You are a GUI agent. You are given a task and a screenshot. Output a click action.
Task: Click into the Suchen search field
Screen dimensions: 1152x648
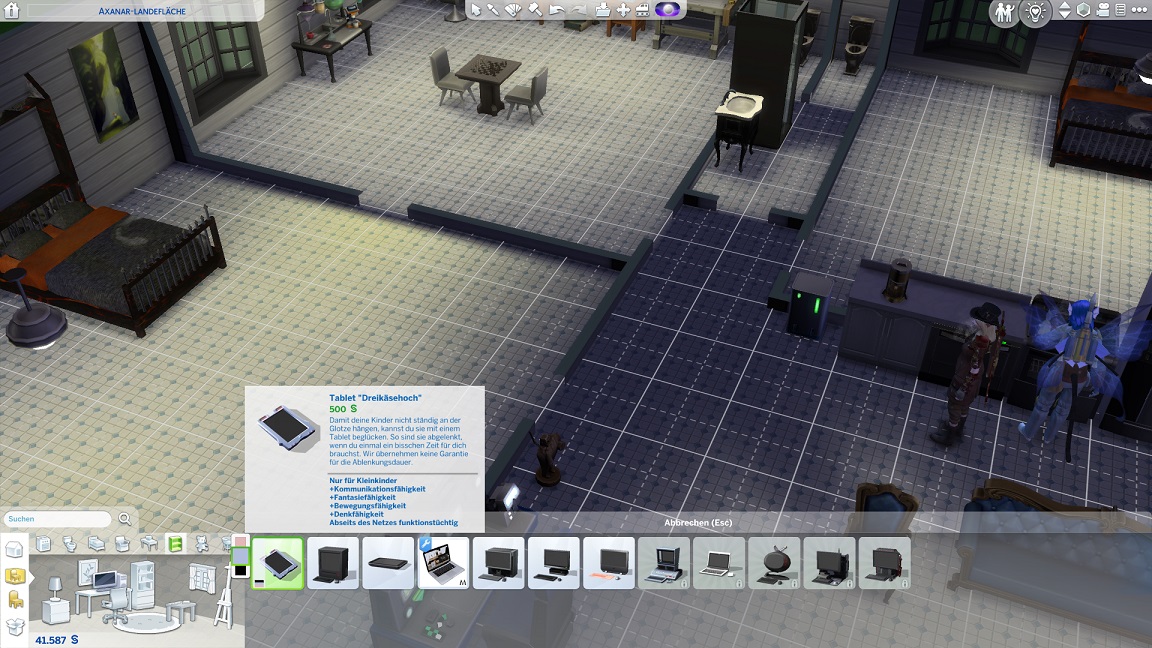tap(57, 519)
